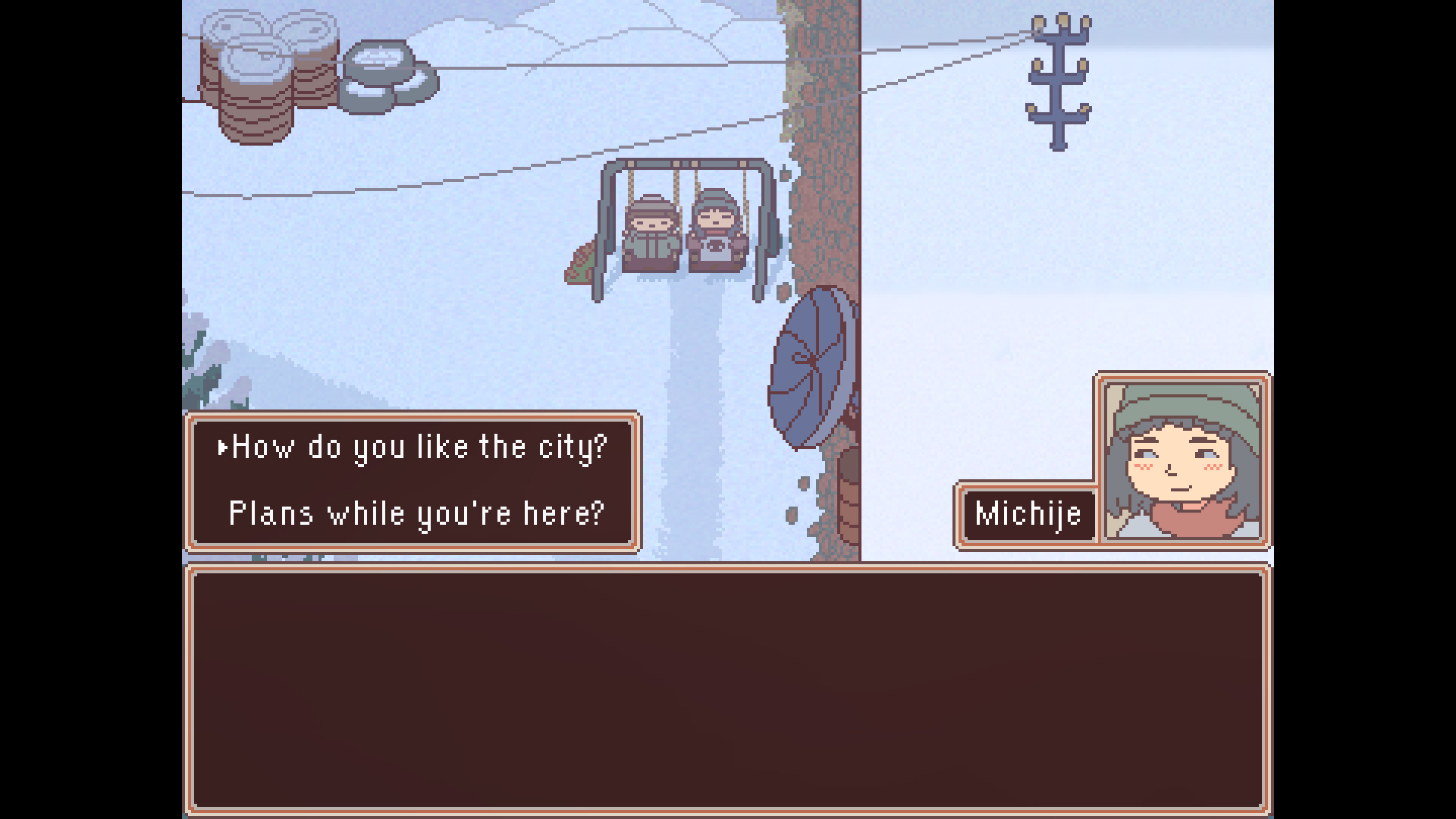
Task: Open the empty dialogue text box
Action: pos(728,690)
